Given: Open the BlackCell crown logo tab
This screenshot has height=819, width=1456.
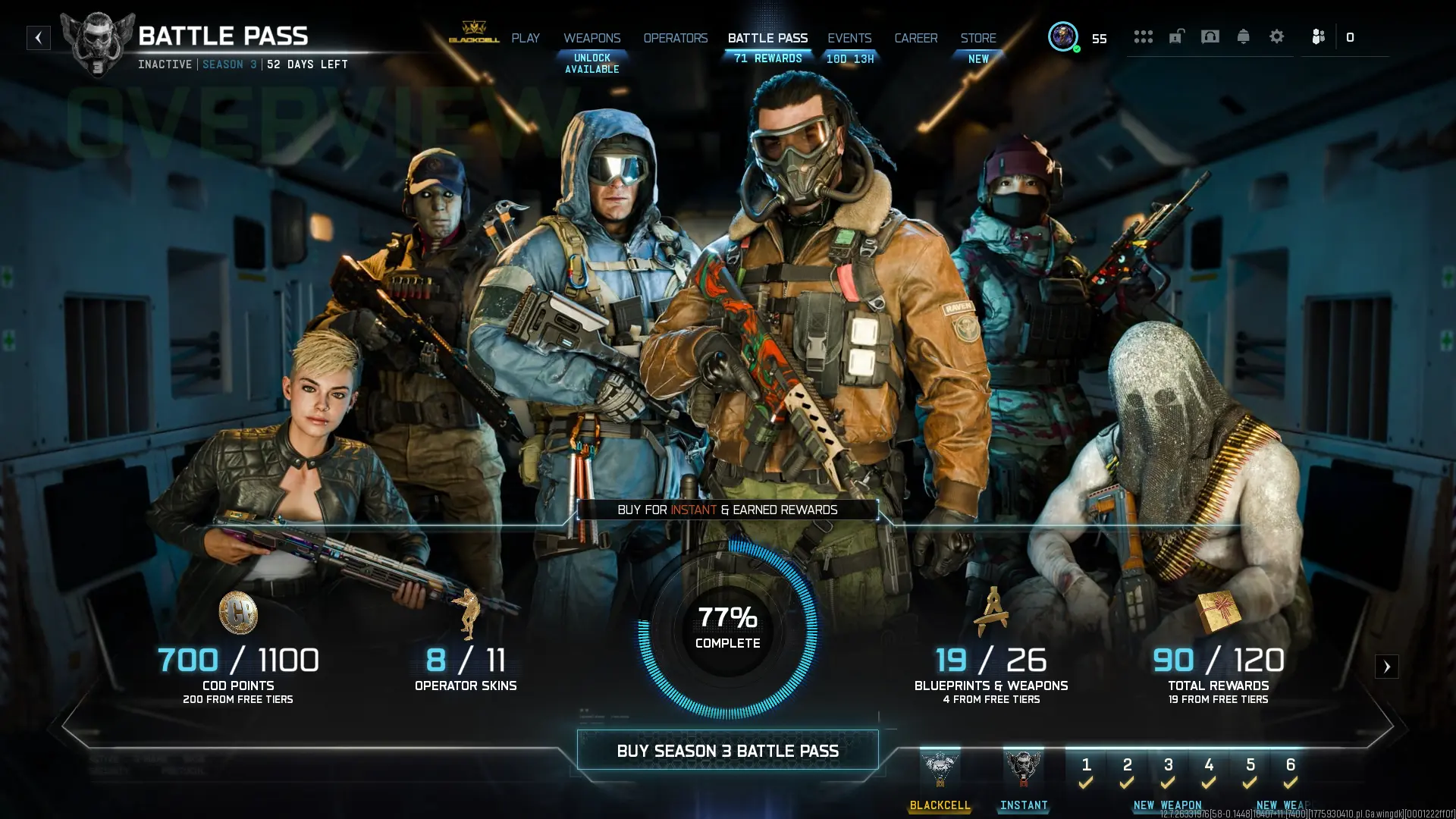Looking at the screenshot, I should (x=474, y=33).
